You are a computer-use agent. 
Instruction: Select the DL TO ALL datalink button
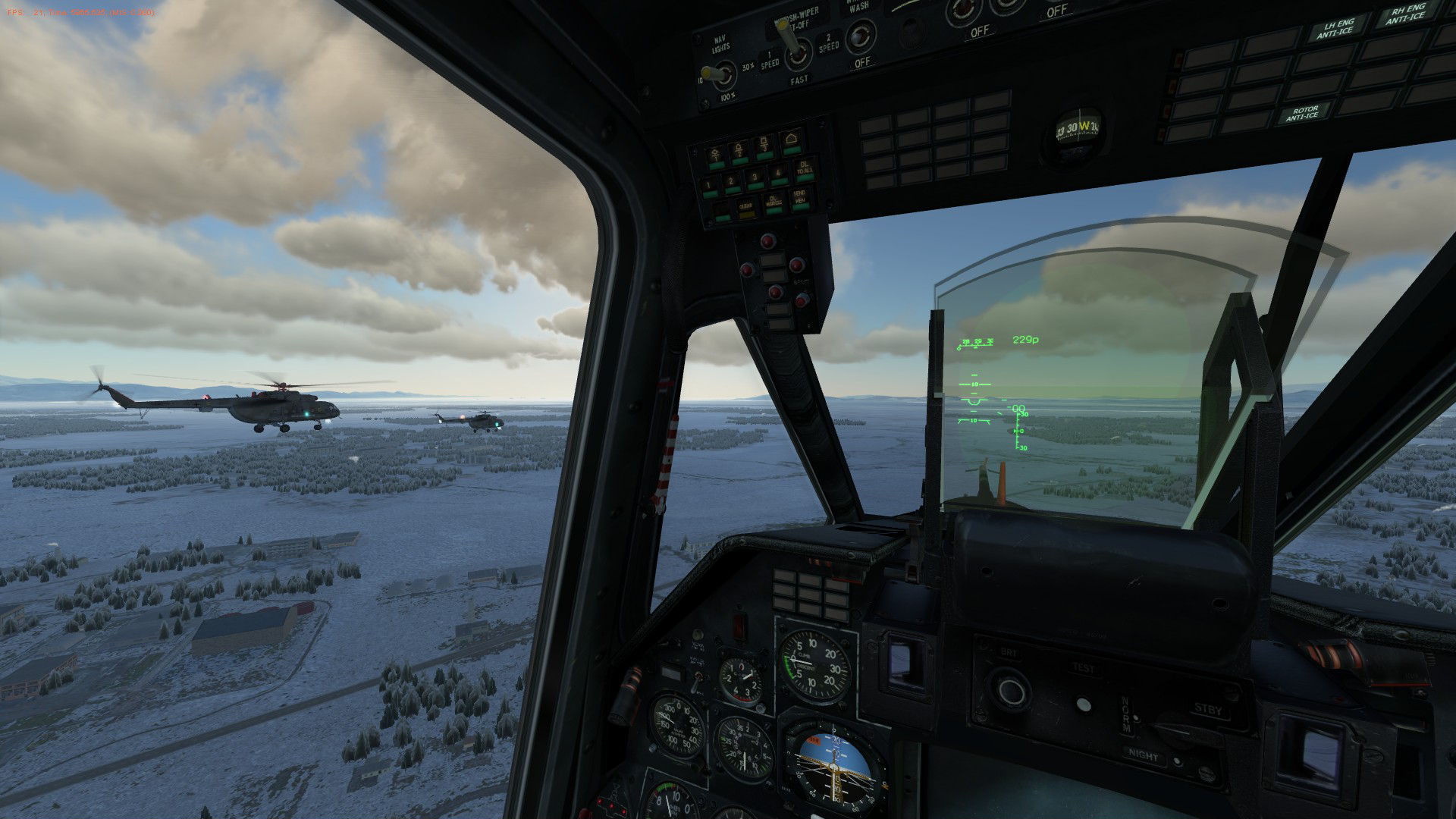(804, 171)
